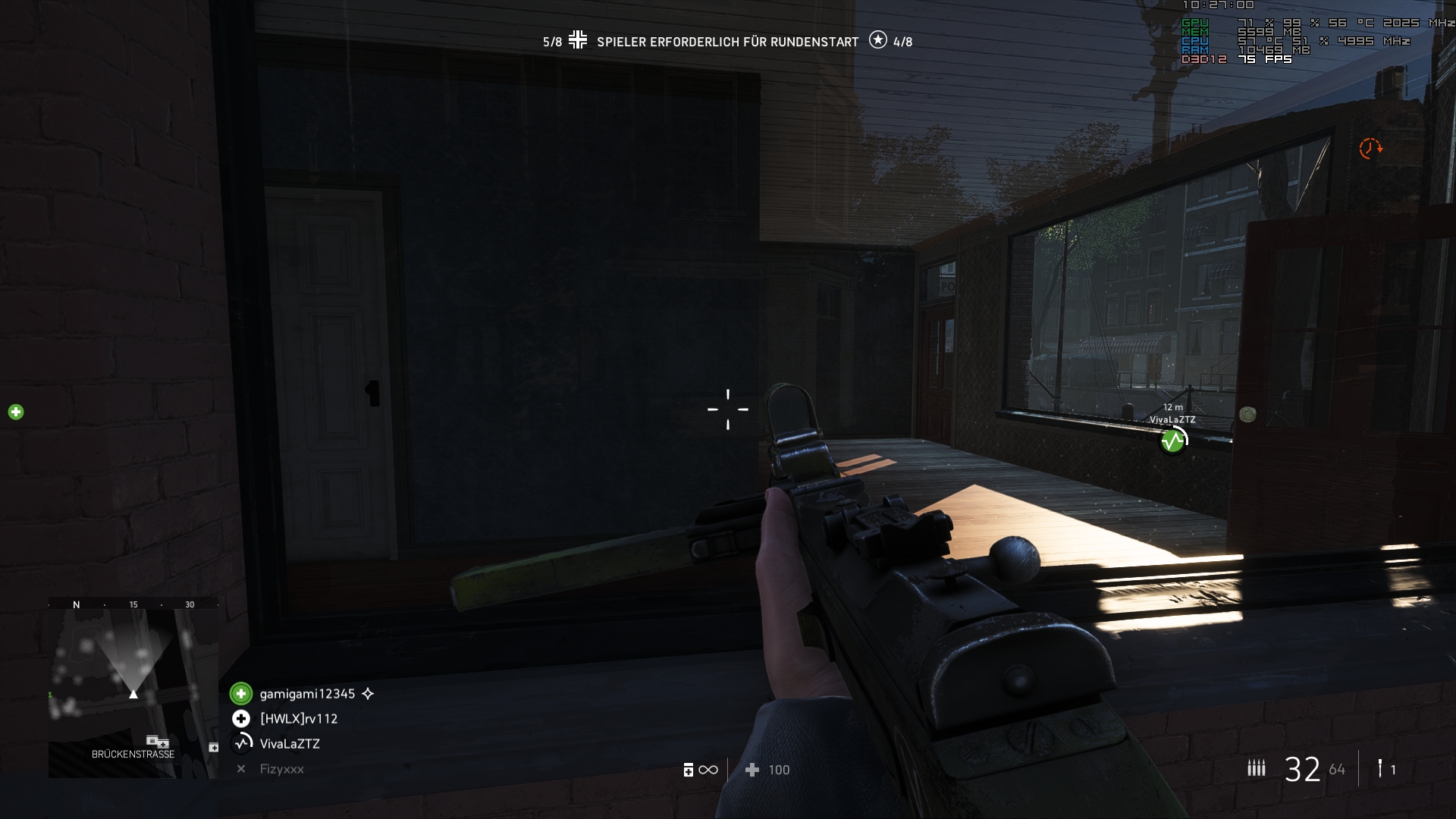Click the Allied star team emblem
The width and height of the screenshot is (1456, 819).
877,40
